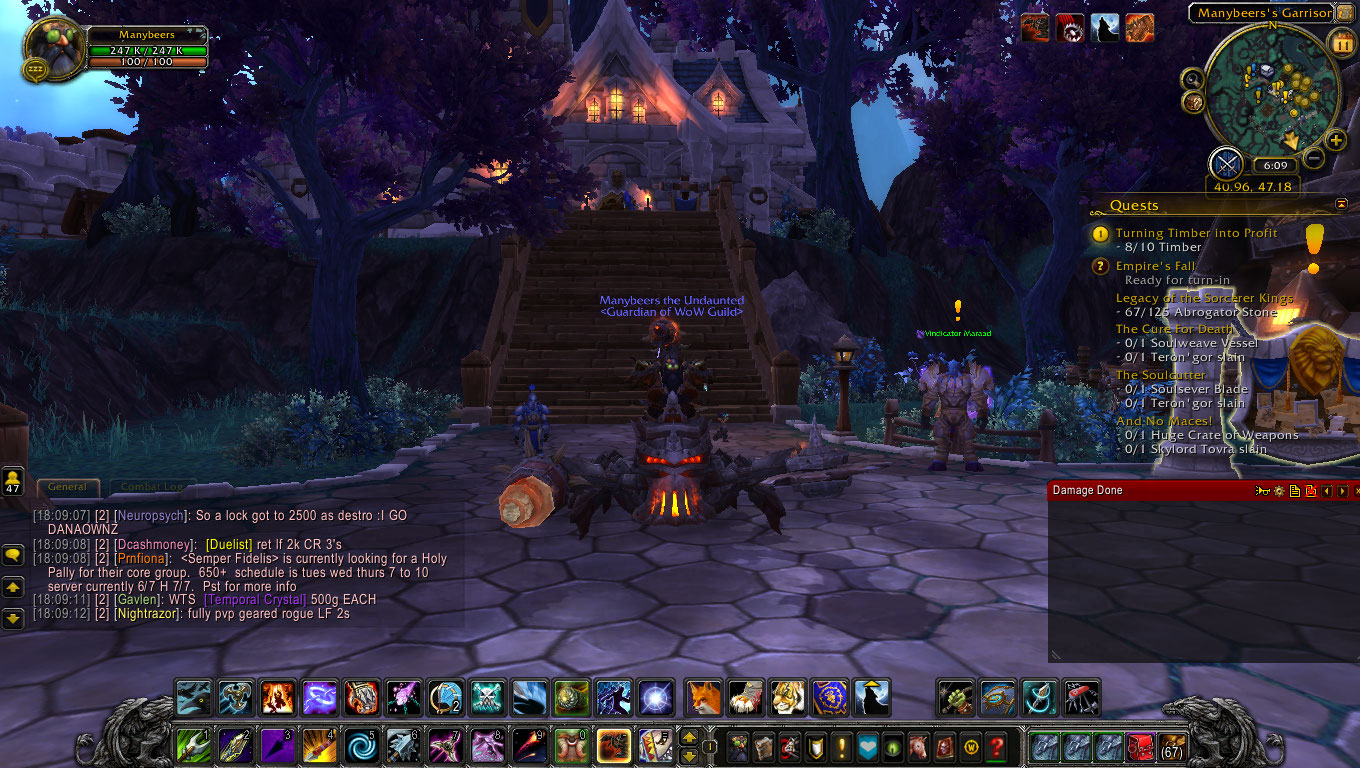The height and width of the screenshot is (768, 1360).
Task: Click the minimap tracking magnifier button
Action: [x=1192, y=78]
